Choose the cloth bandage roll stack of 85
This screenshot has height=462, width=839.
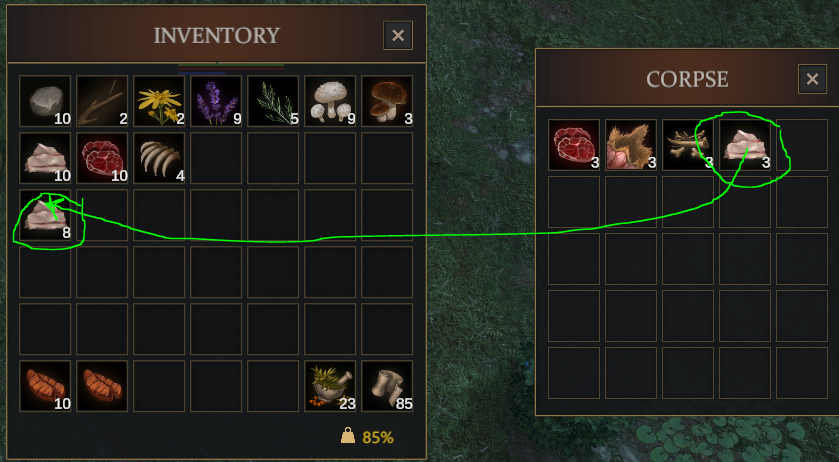387,386
